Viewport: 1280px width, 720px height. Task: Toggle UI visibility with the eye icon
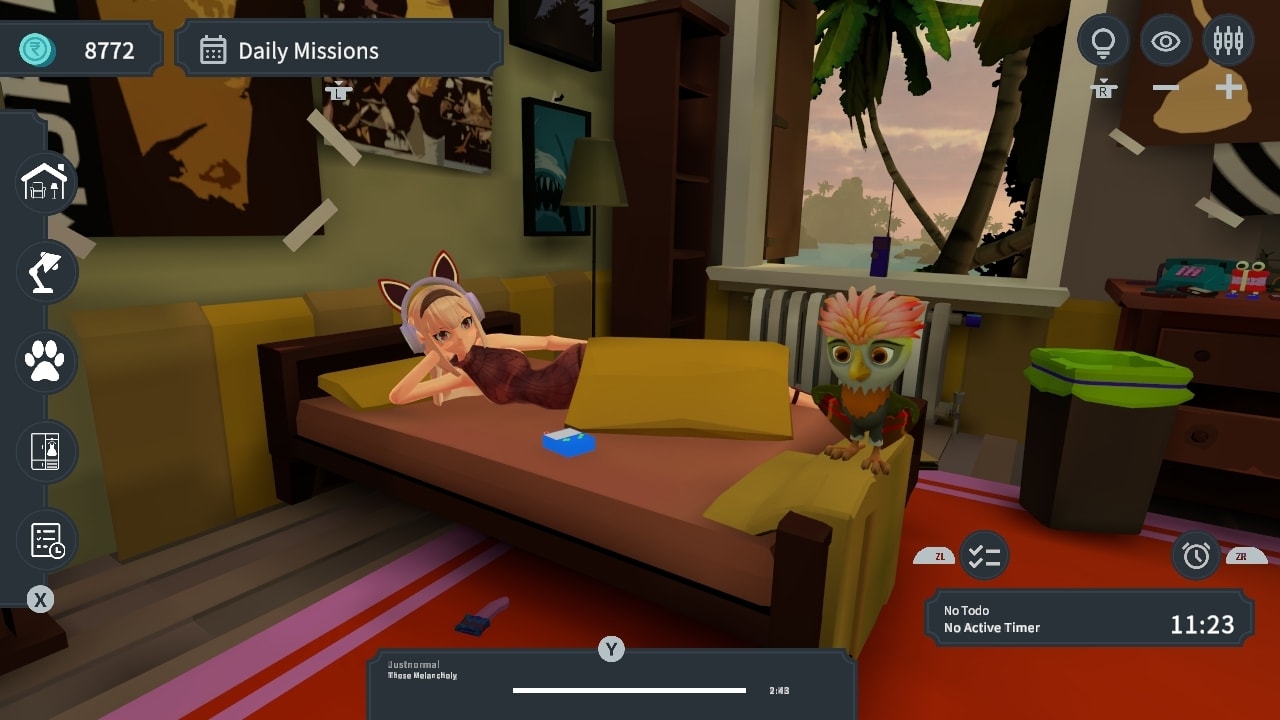pyautogui.click(x=1165, y=41)
